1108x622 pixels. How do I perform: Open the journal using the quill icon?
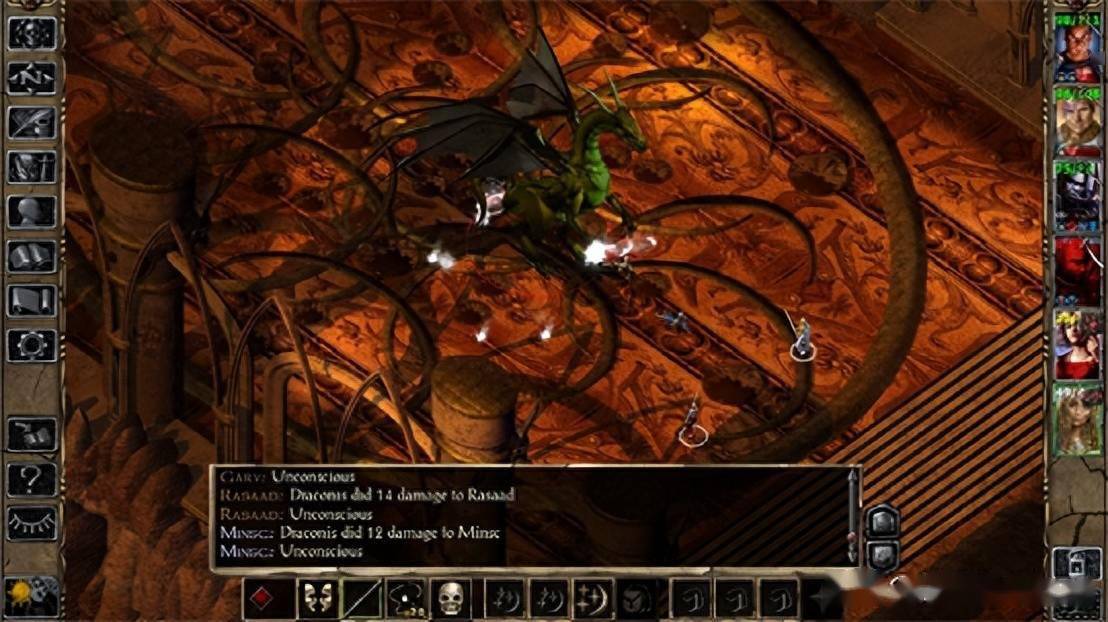pyautogui.click(x=32, y=122)
